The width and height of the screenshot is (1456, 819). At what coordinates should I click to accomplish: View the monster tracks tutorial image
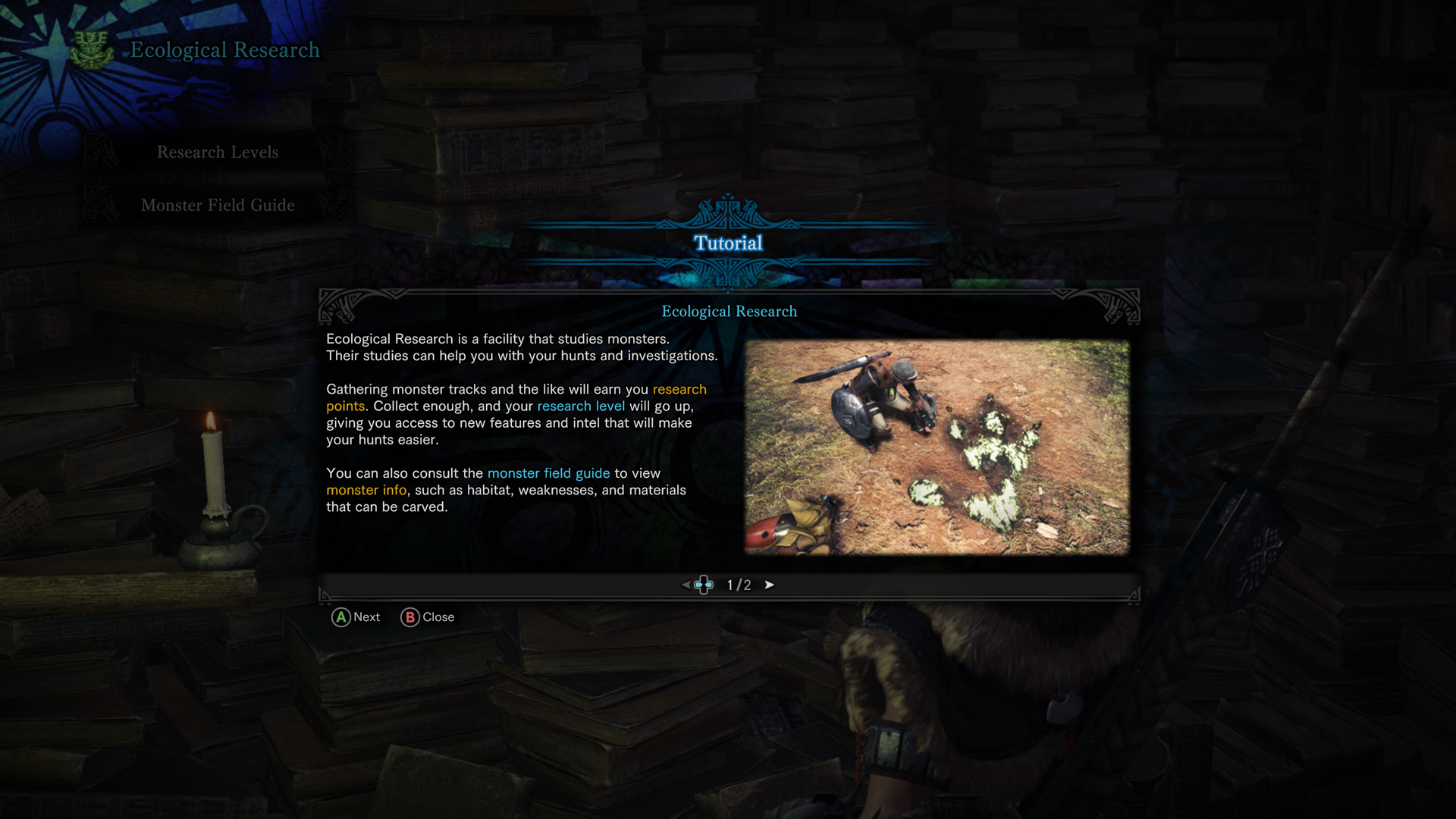click(937, 447)
